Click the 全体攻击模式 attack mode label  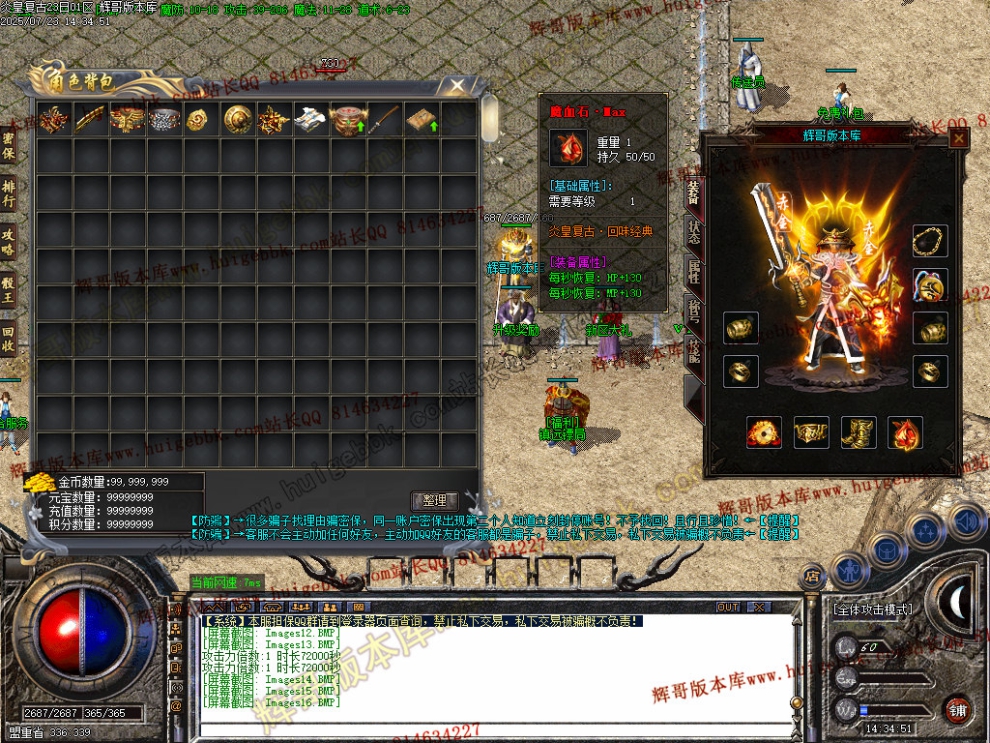click(x=875, y=609)
